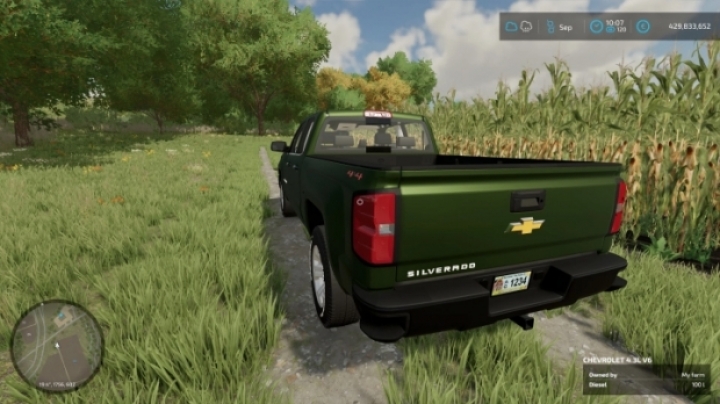This screenshot has height=404, width=720.
Task: Select the Chevrolet 4.3L V6 info panel
Action: [647, 373]
